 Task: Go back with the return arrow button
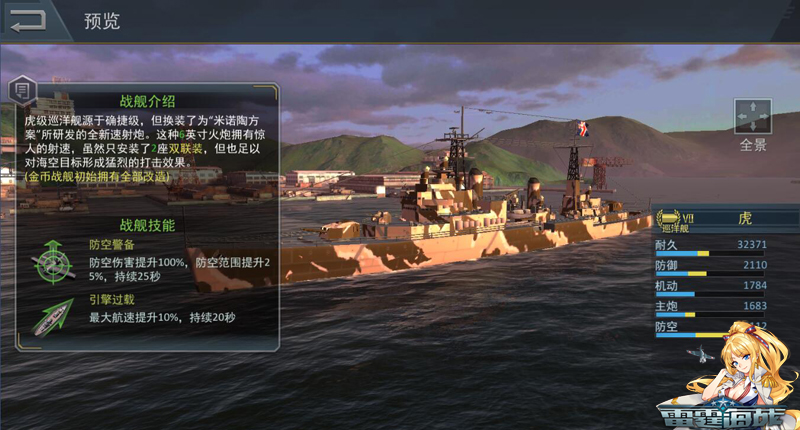(x=28, y=20)
